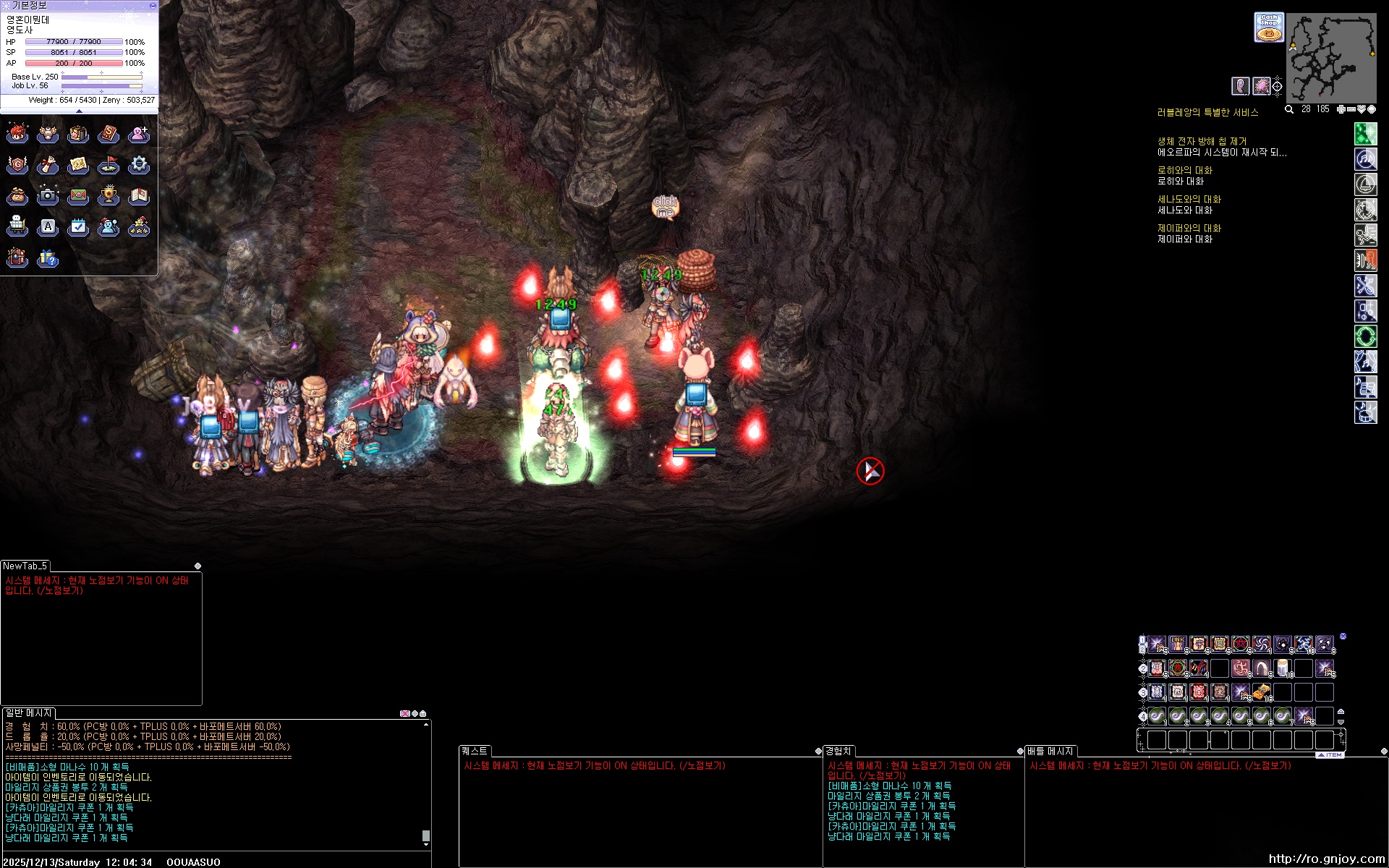Open the world map parchment icon
The width and height of the screenshot is (1389, 868).
(x=78, y=165)
